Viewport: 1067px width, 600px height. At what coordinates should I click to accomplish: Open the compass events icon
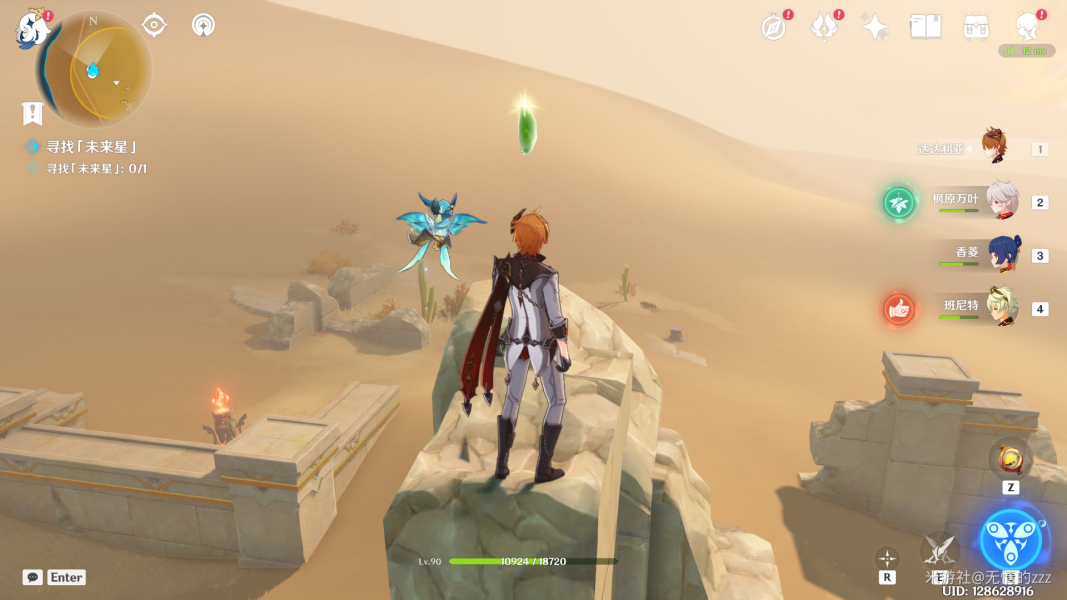pyautogui.click(x=774, y=27)
